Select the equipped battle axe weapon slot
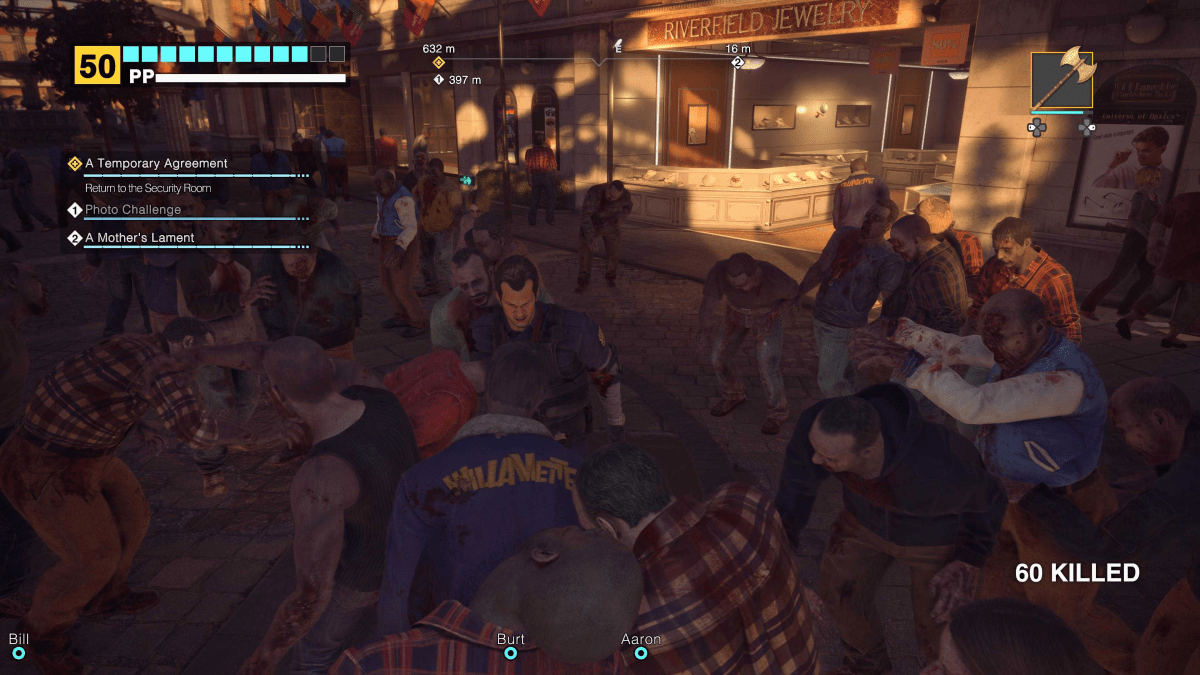1200x675 pixels. tap(1062, 80)
